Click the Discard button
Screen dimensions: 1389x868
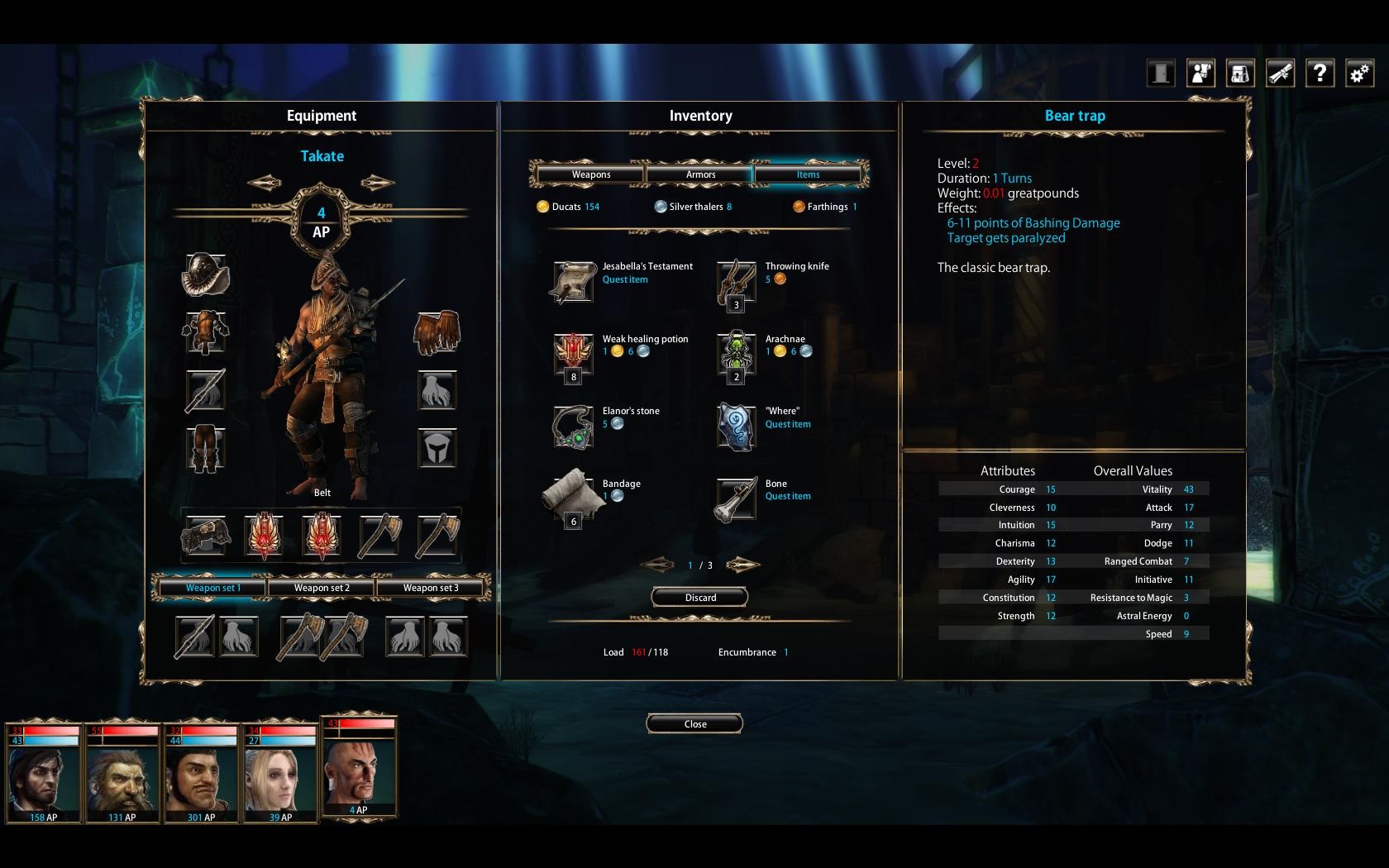click(x=699, y=598)
